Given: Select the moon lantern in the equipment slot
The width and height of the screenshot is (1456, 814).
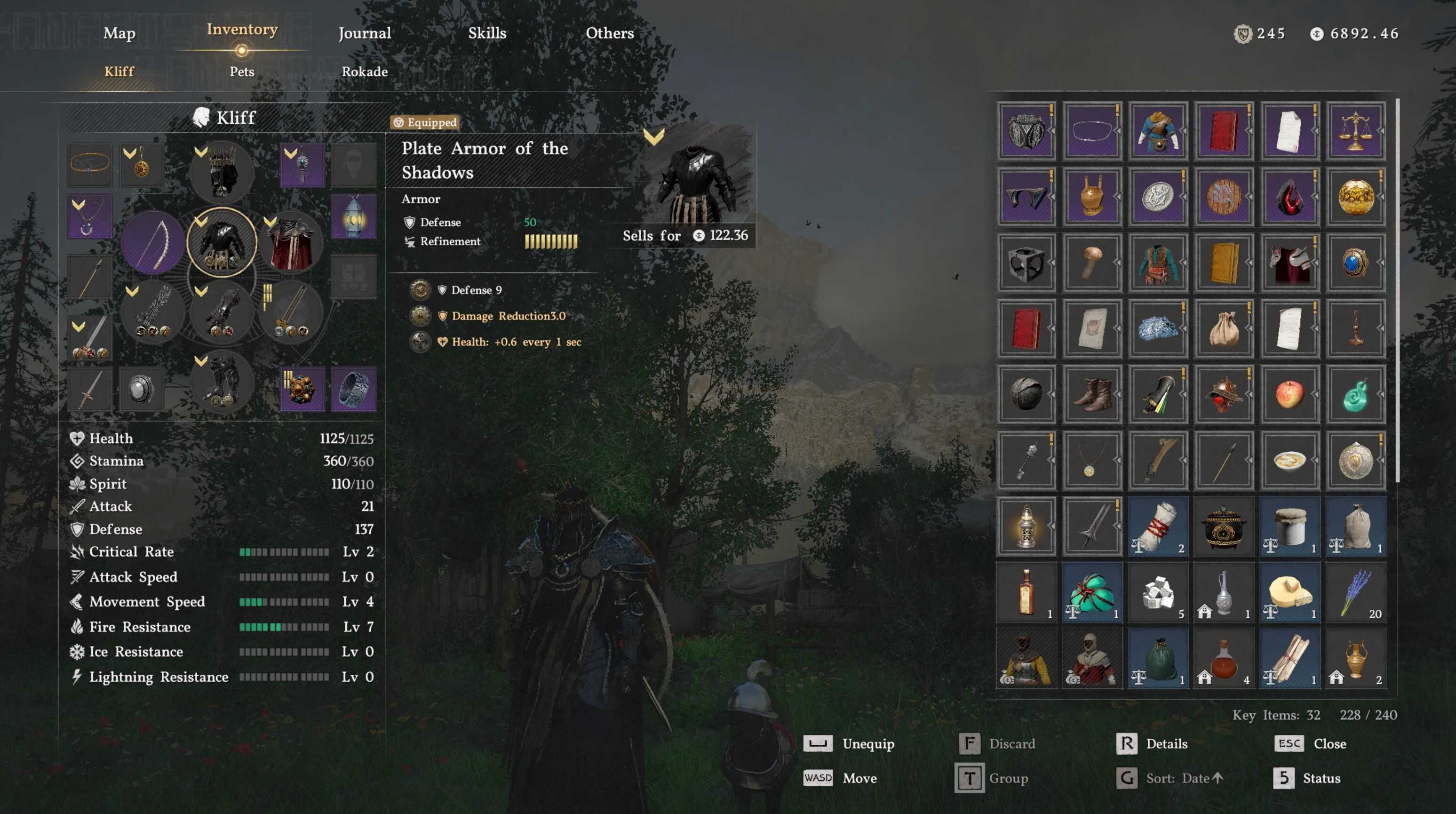Looking at the screenshot, I should (354, 216).
